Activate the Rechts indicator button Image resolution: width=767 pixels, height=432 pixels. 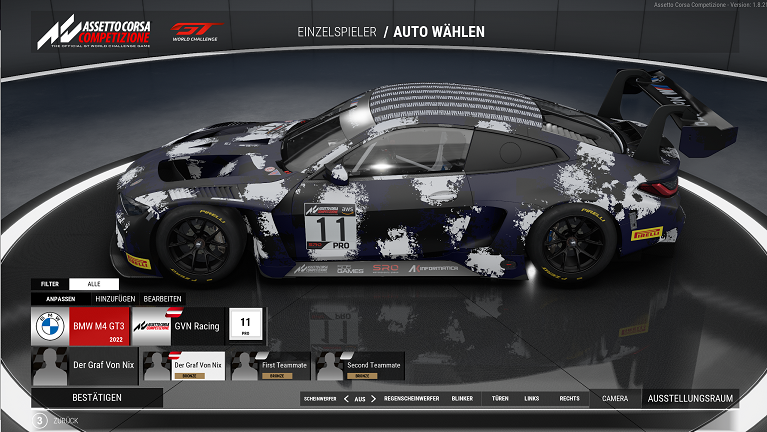(569, 398)
